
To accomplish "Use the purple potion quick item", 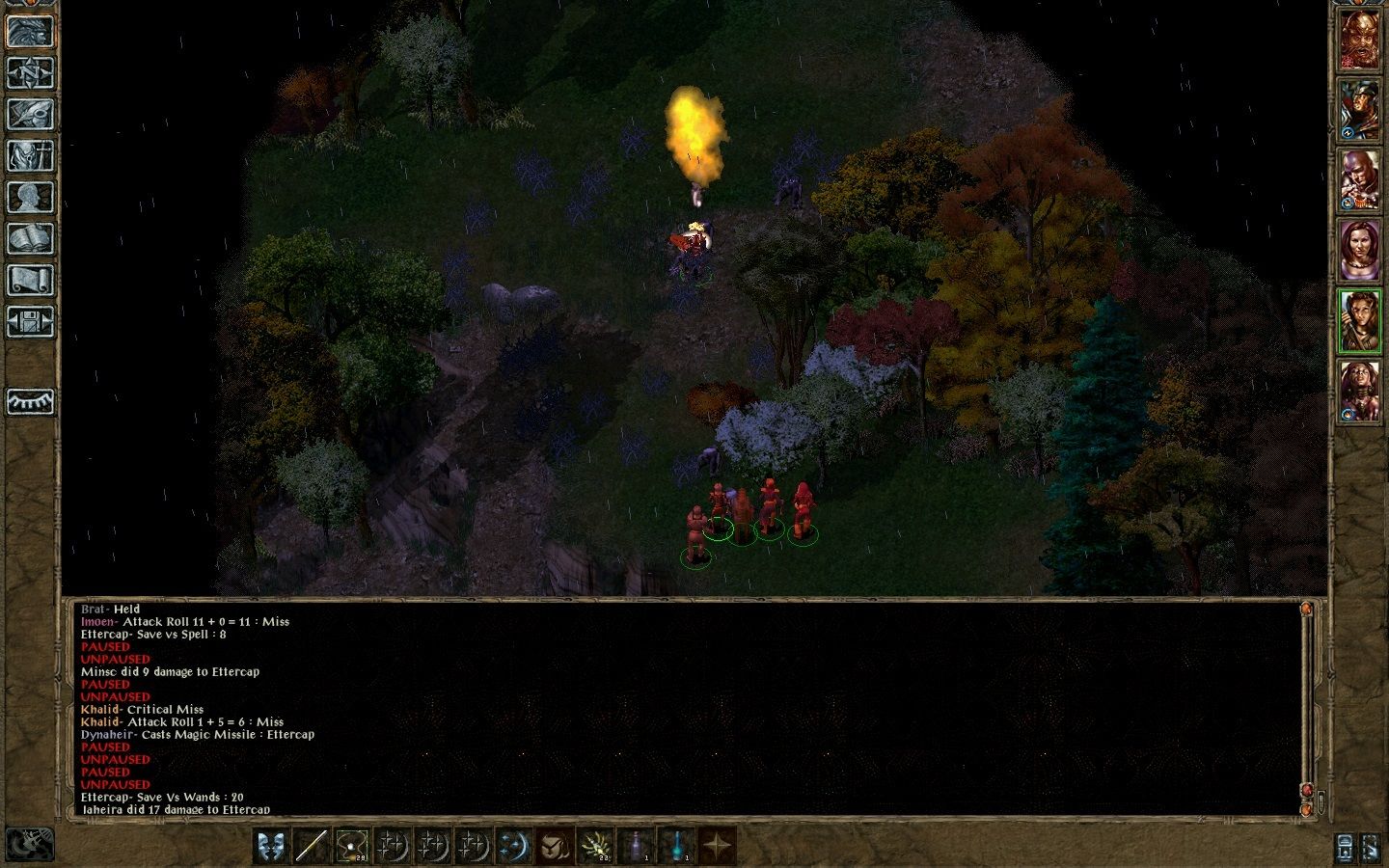I will click(x=635, y=846).
